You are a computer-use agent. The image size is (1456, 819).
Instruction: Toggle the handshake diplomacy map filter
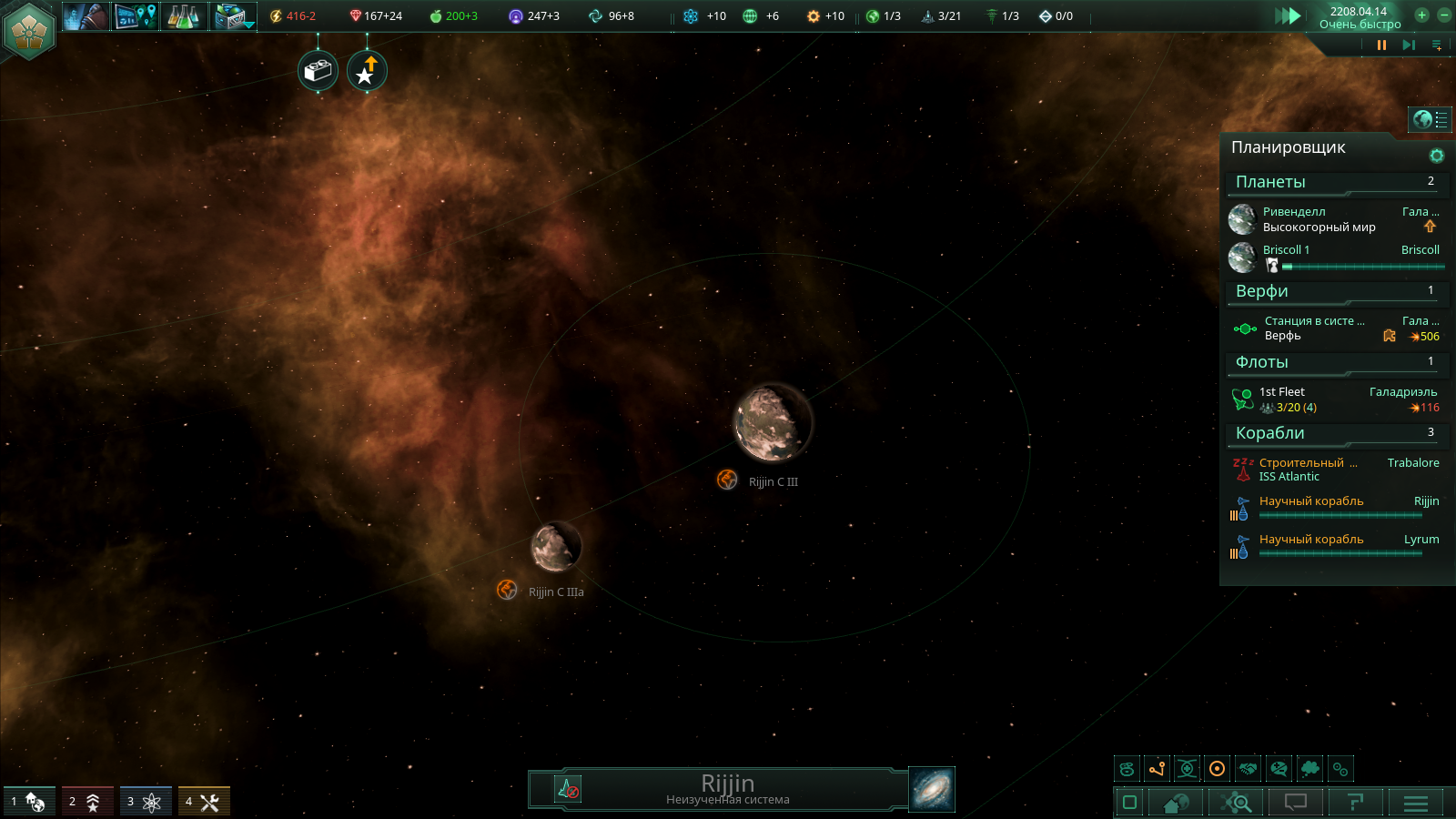click(x=1248, y=769)
